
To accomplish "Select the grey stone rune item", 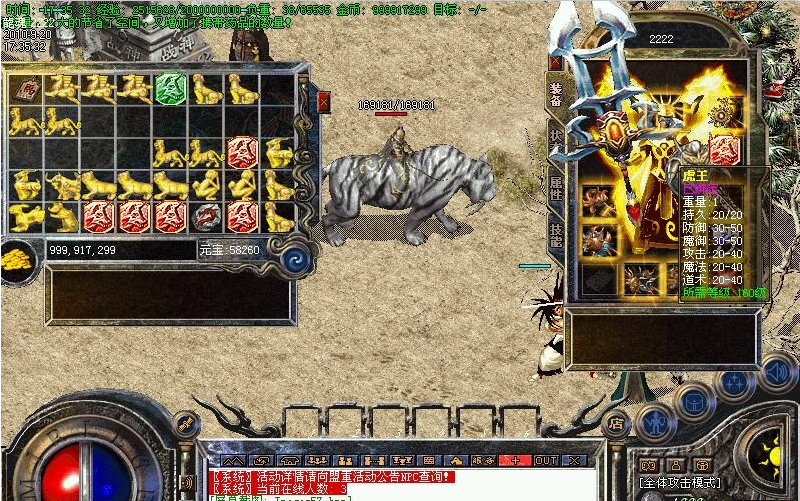I will tap(206, 215).
